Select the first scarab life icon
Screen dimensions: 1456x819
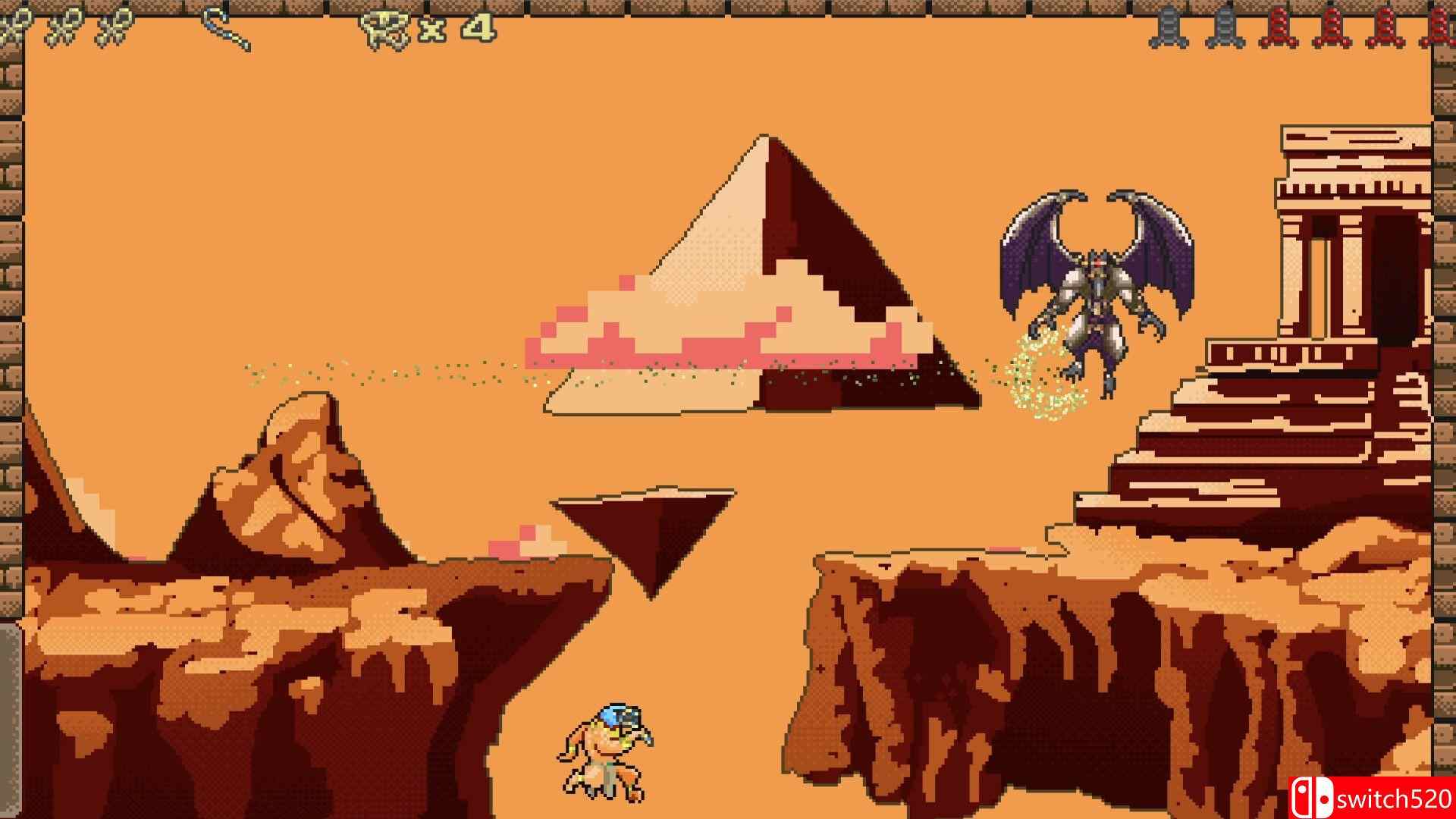[x=15, y=23]
